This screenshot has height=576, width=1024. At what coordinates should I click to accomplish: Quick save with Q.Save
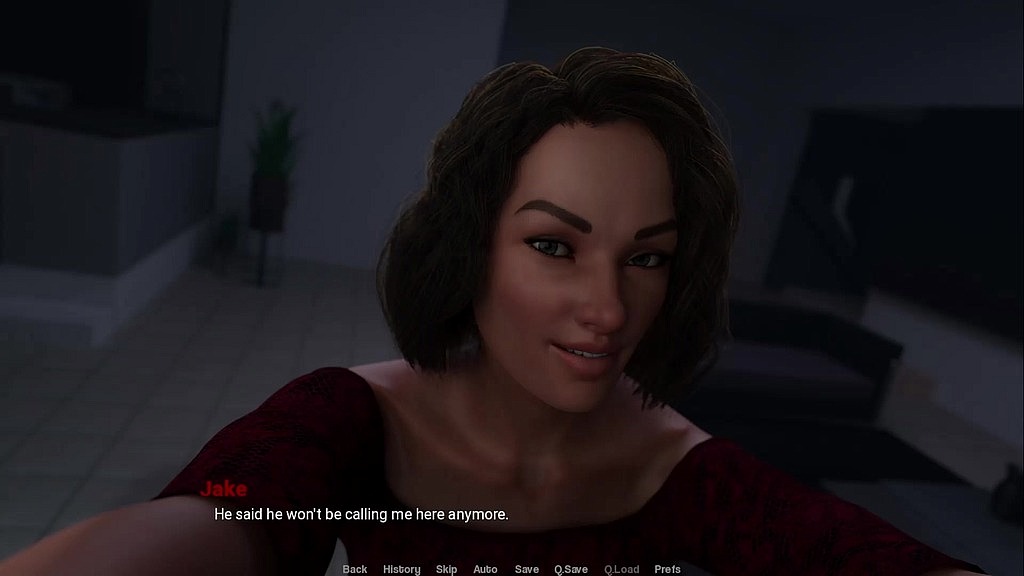coord(571,569)
